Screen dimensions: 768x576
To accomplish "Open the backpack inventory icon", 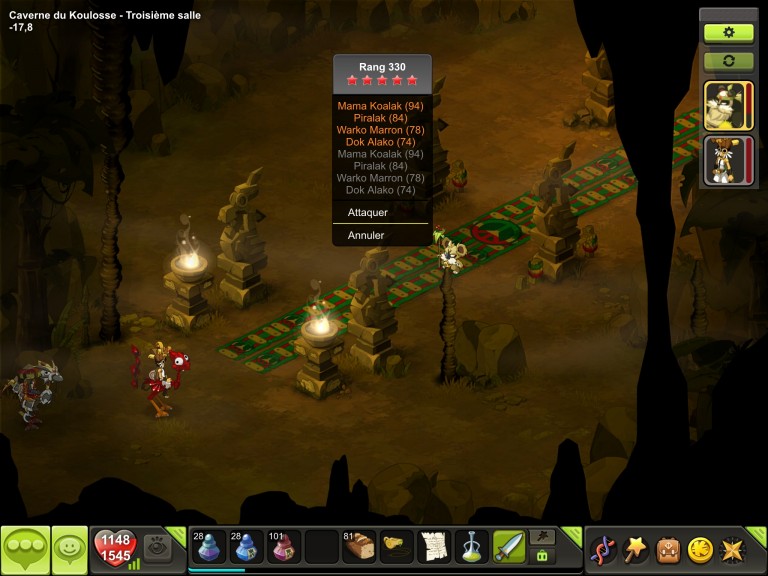I will point(668,548).
